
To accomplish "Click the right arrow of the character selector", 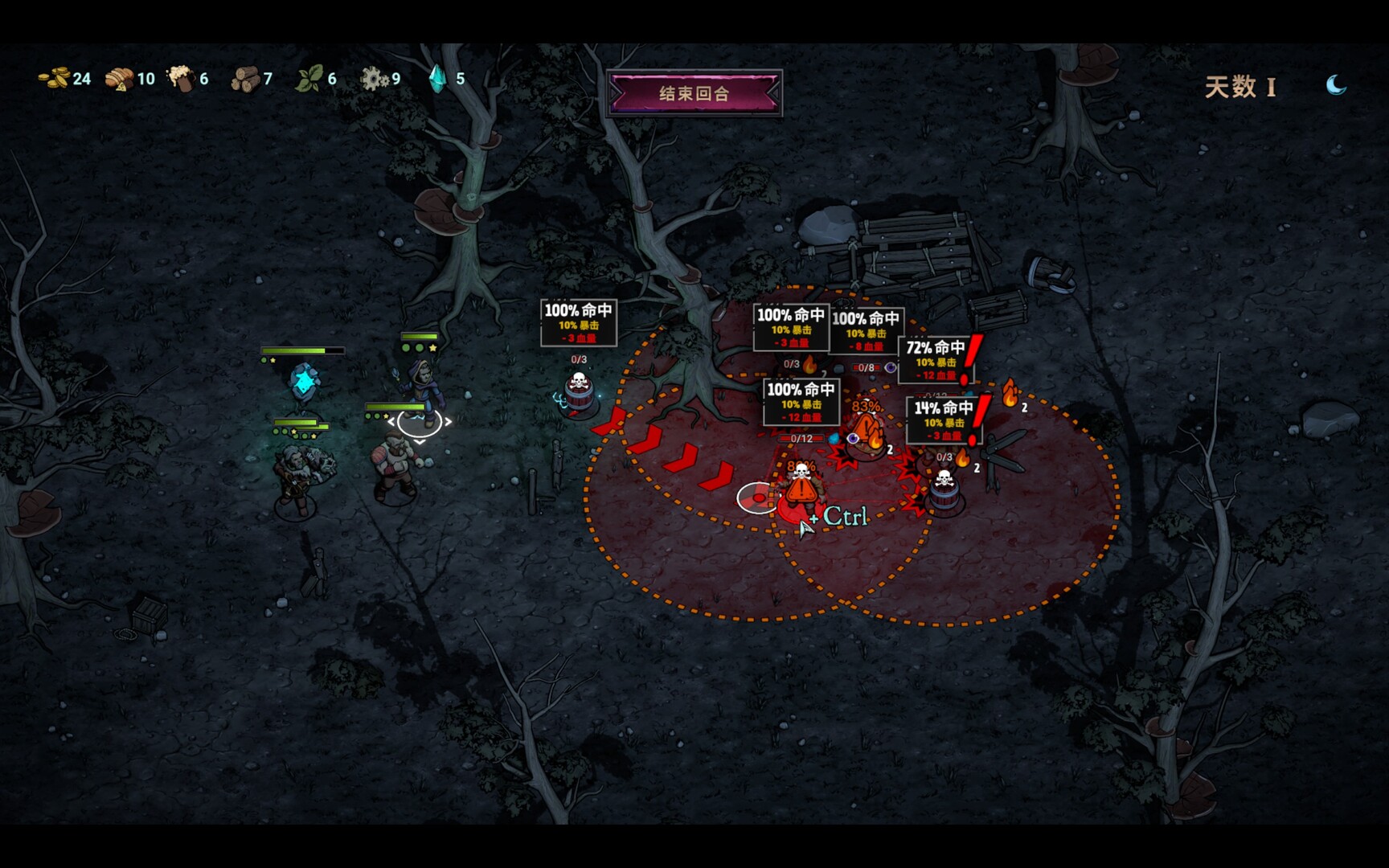I will pyautogui.click(x=449, y=421).
